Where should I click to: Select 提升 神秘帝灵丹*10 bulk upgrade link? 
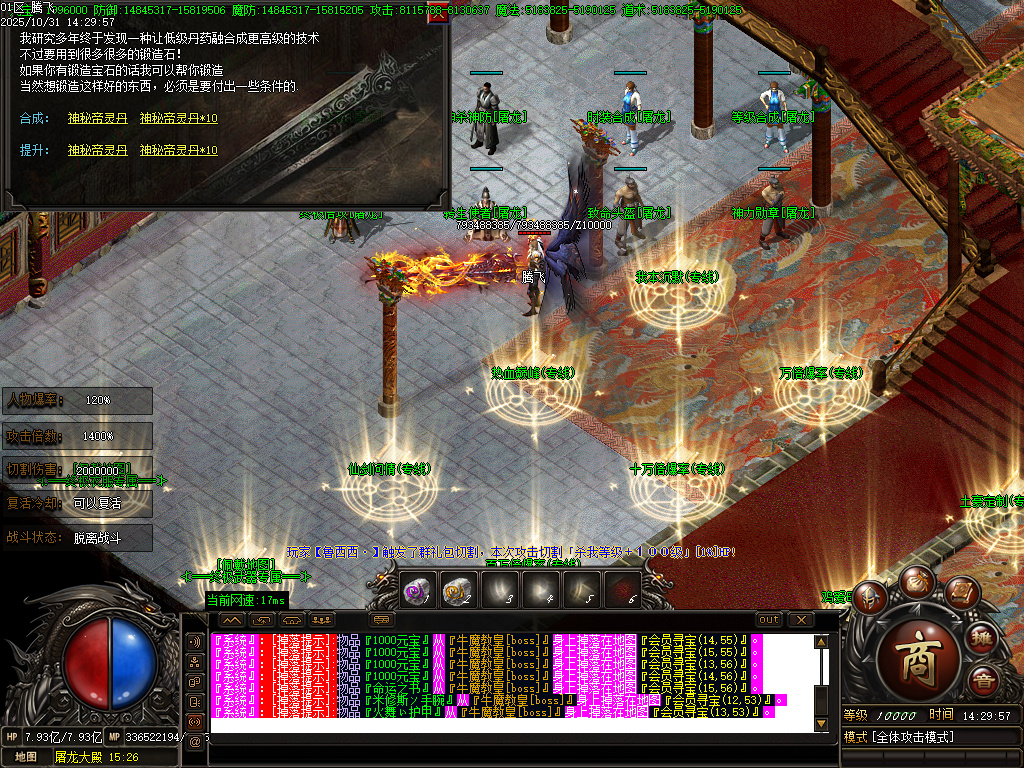click(x=178, y=150)
